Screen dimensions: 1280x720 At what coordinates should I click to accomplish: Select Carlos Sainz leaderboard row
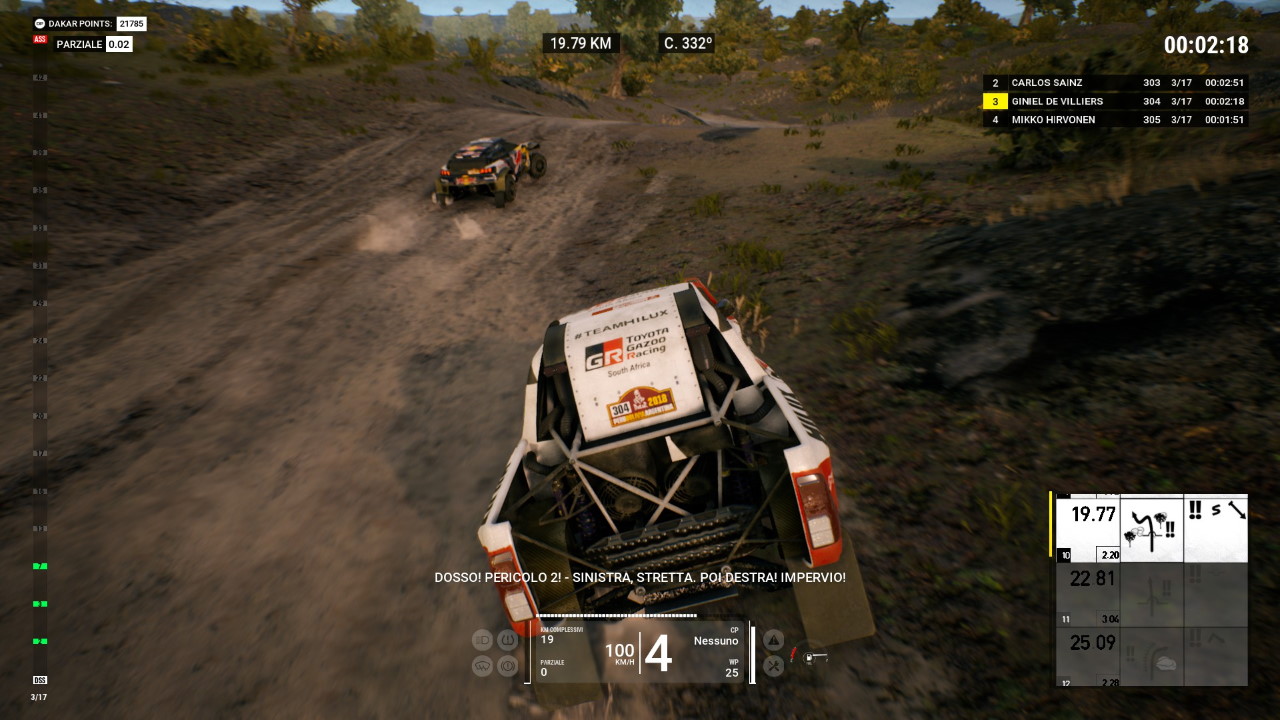tap(1115, 83)
